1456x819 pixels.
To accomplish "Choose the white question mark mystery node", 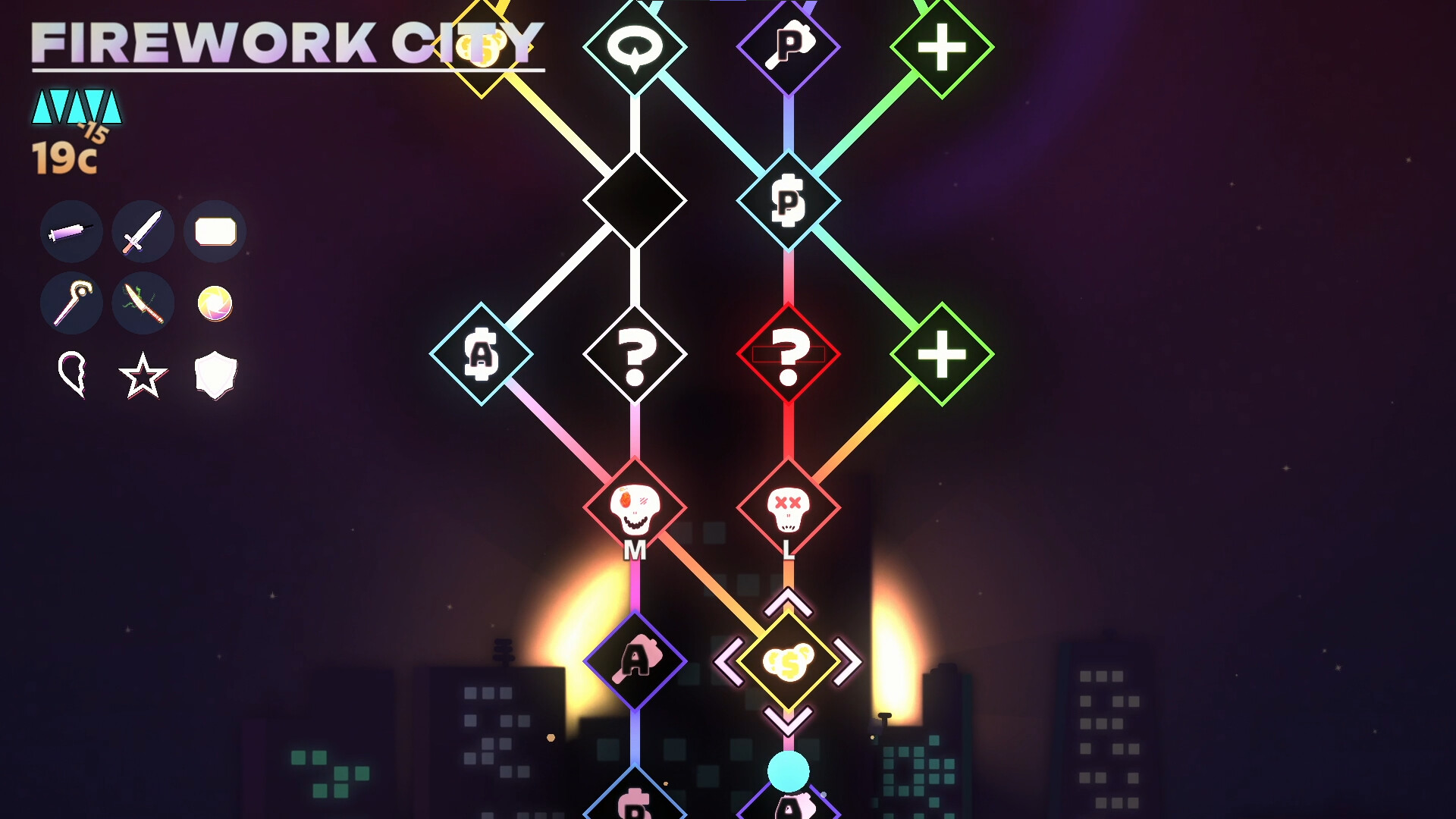I will click(x=635, y=354).
